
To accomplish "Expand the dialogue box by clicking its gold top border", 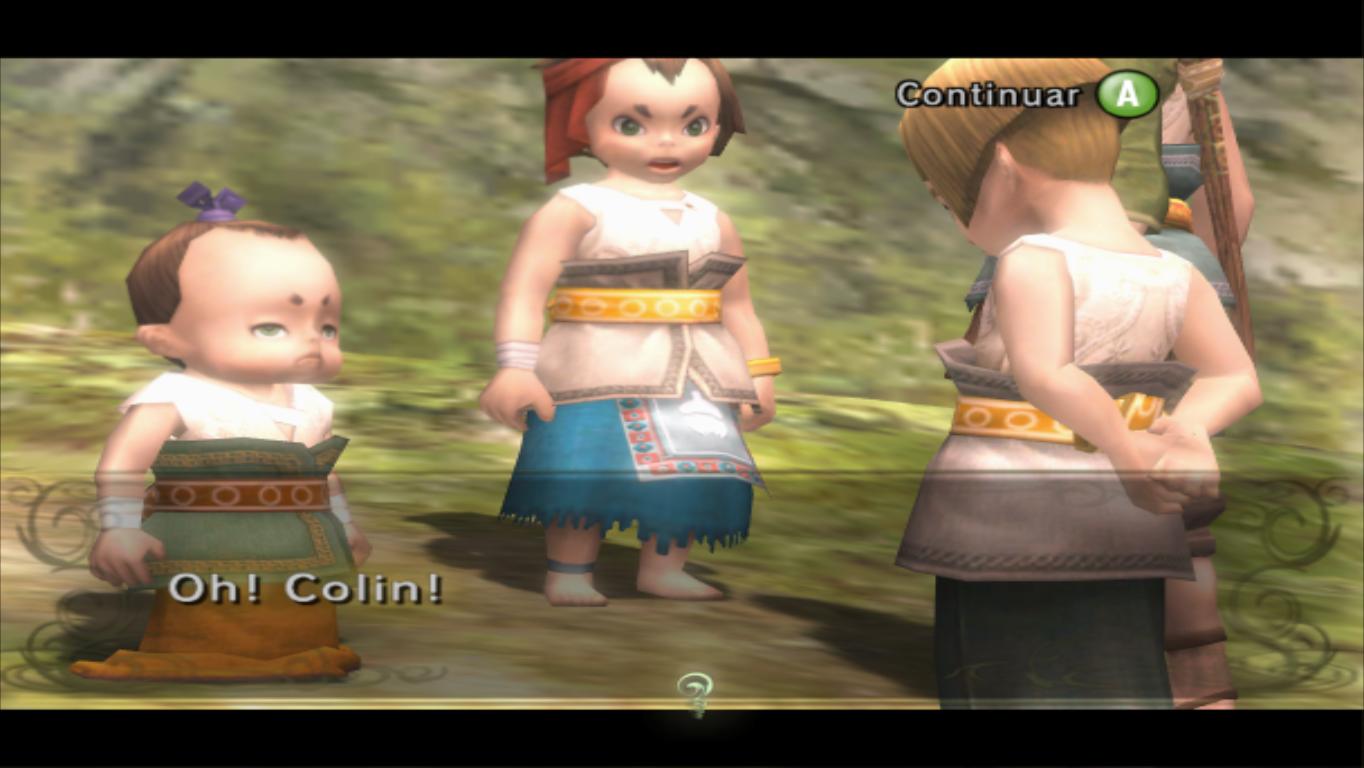I will pos(682,472).
